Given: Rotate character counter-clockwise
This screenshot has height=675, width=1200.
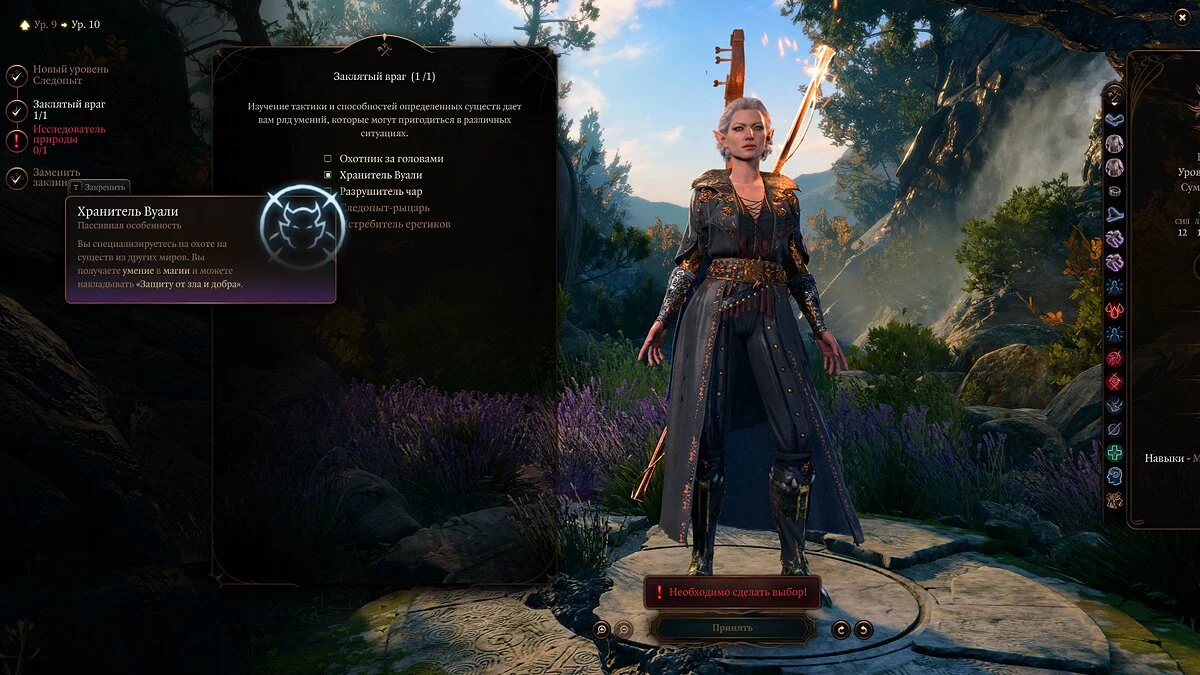Looking at the screenshot, I should coord(863,629).
